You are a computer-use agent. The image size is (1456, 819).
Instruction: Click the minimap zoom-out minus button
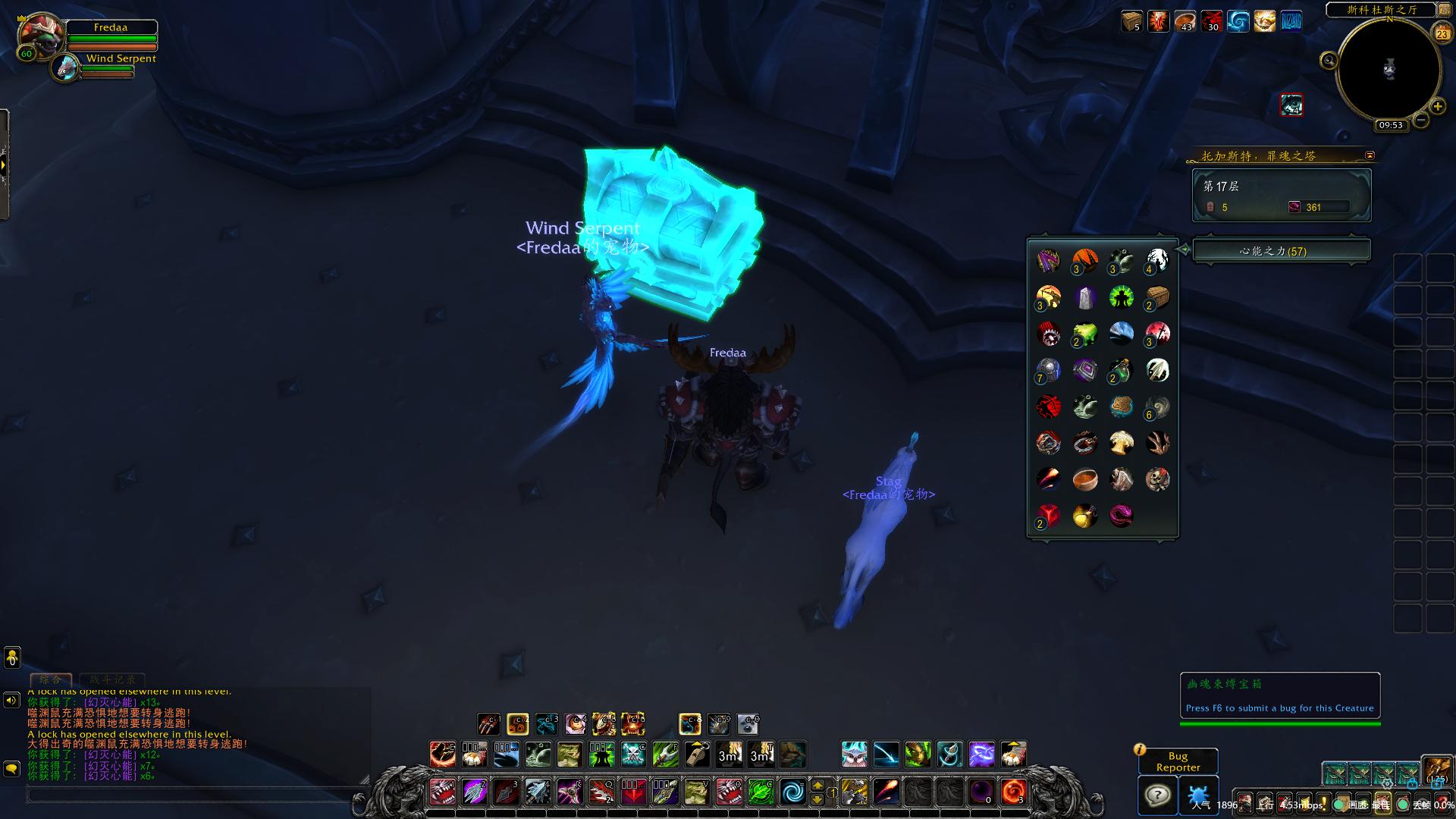coord(1421,120)
